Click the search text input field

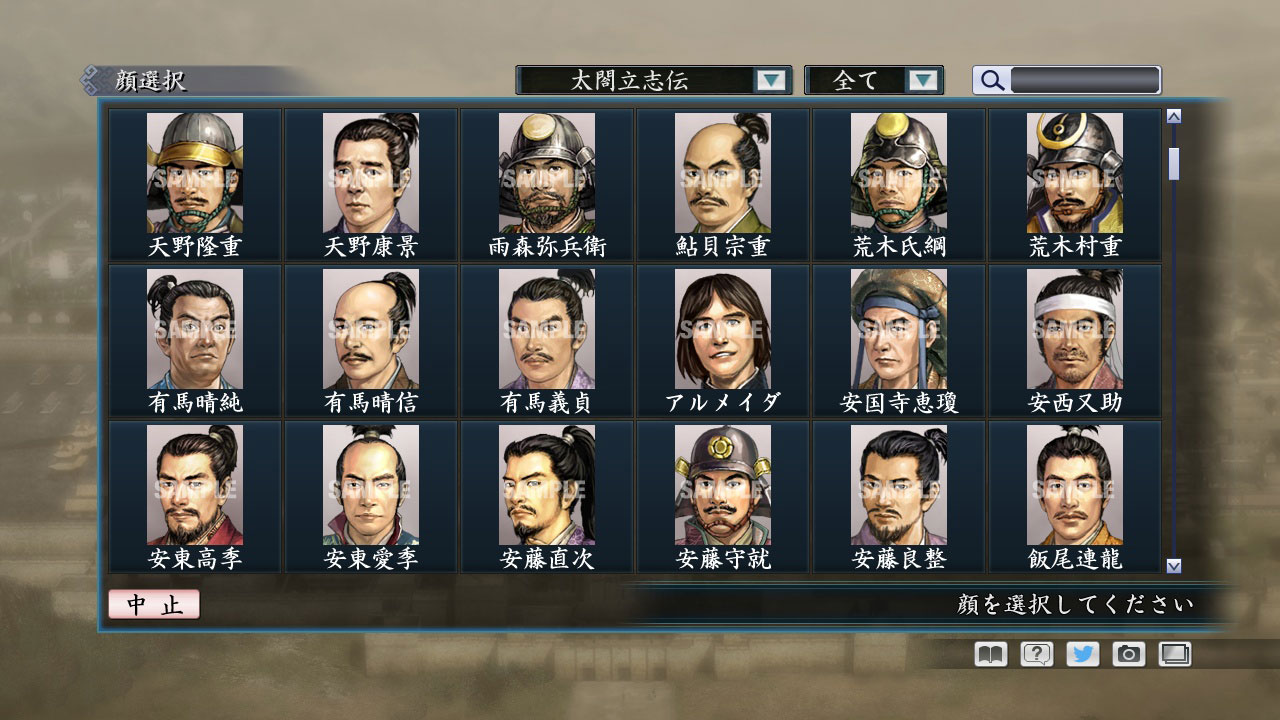(x=1085, y=80)
